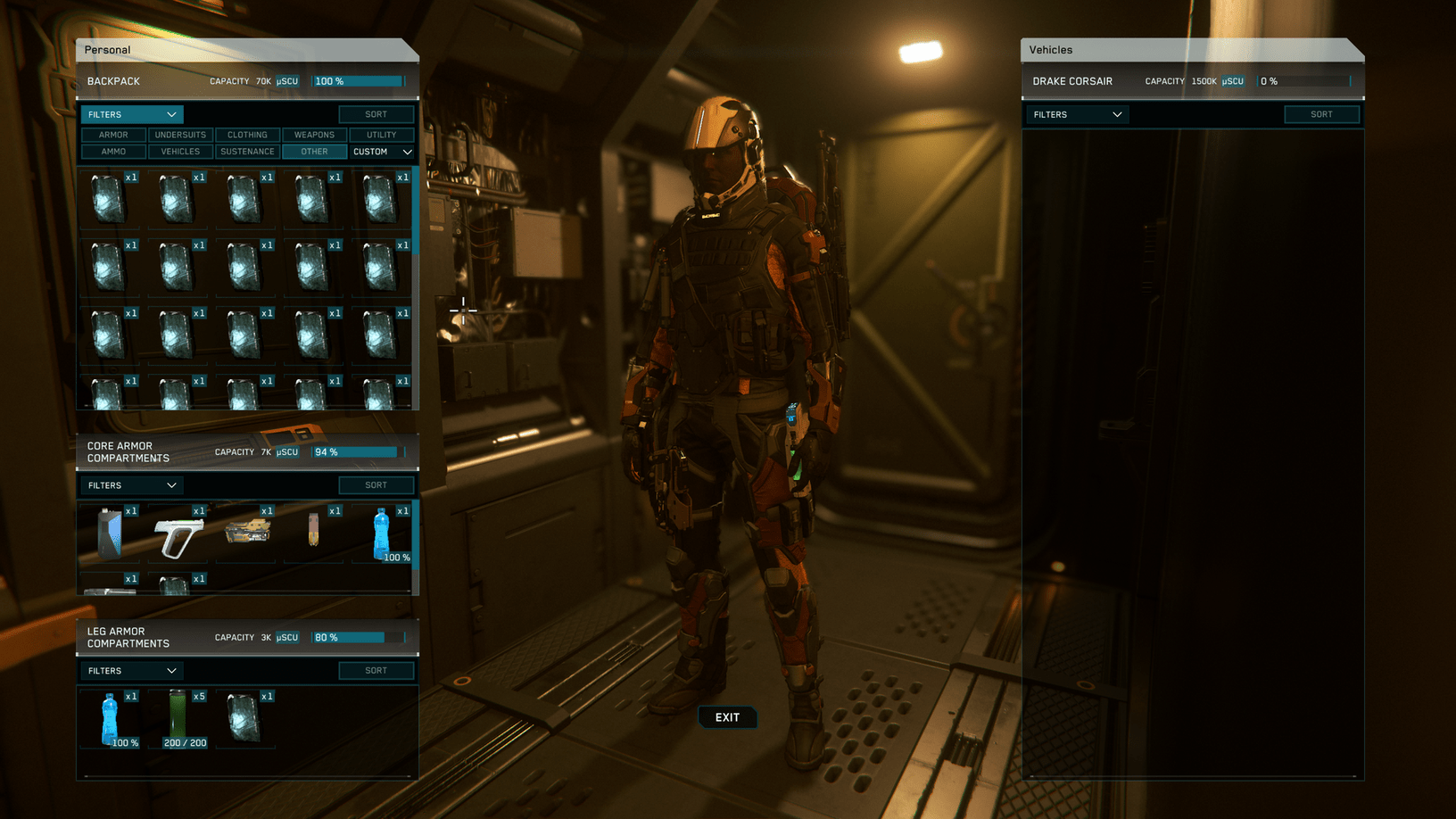1456x819 pixels.
Task: Filter by Ammo category
Action: 113,152
